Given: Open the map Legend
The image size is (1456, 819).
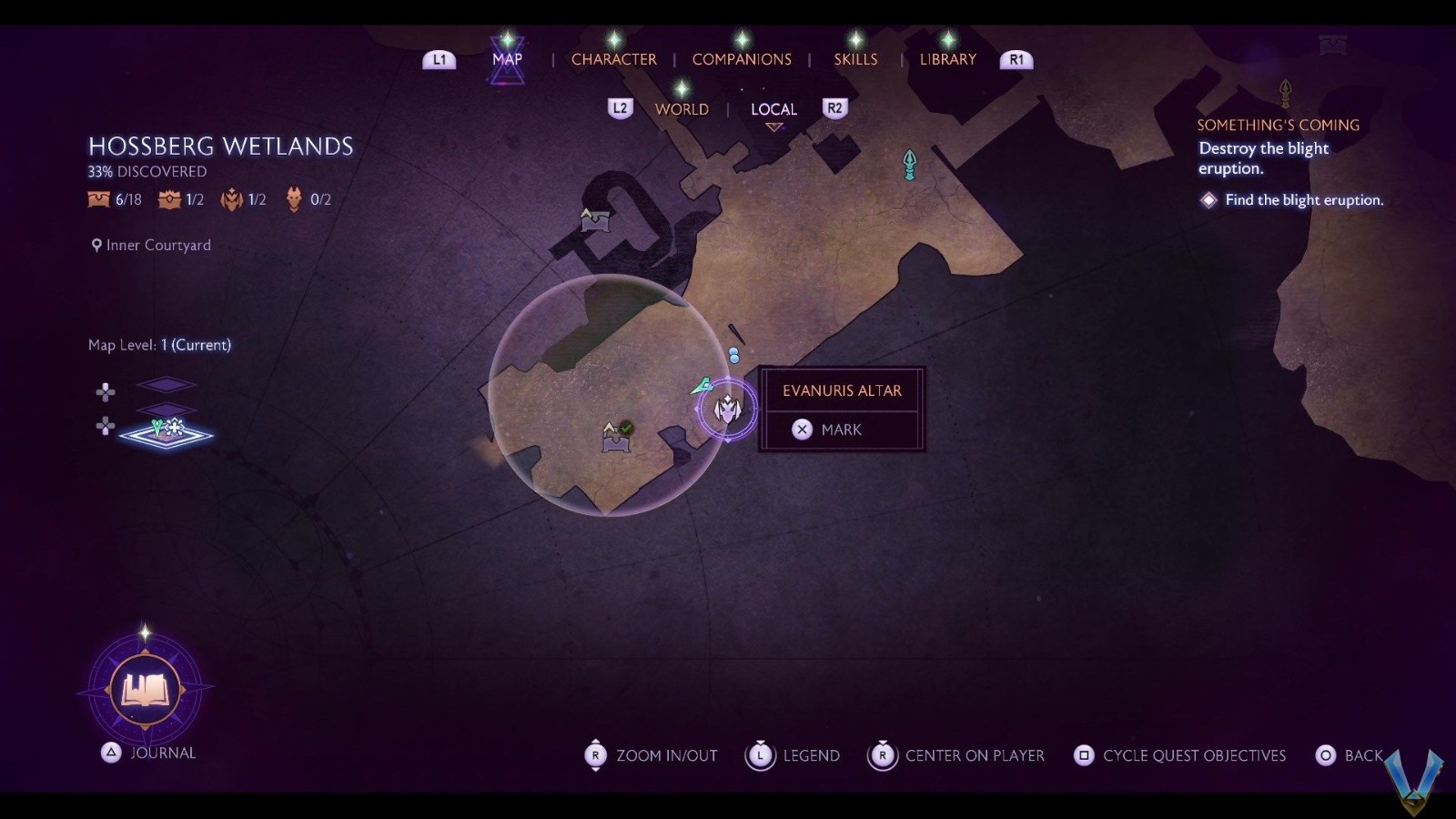Looking at the screenshot, I should (793, 755).
